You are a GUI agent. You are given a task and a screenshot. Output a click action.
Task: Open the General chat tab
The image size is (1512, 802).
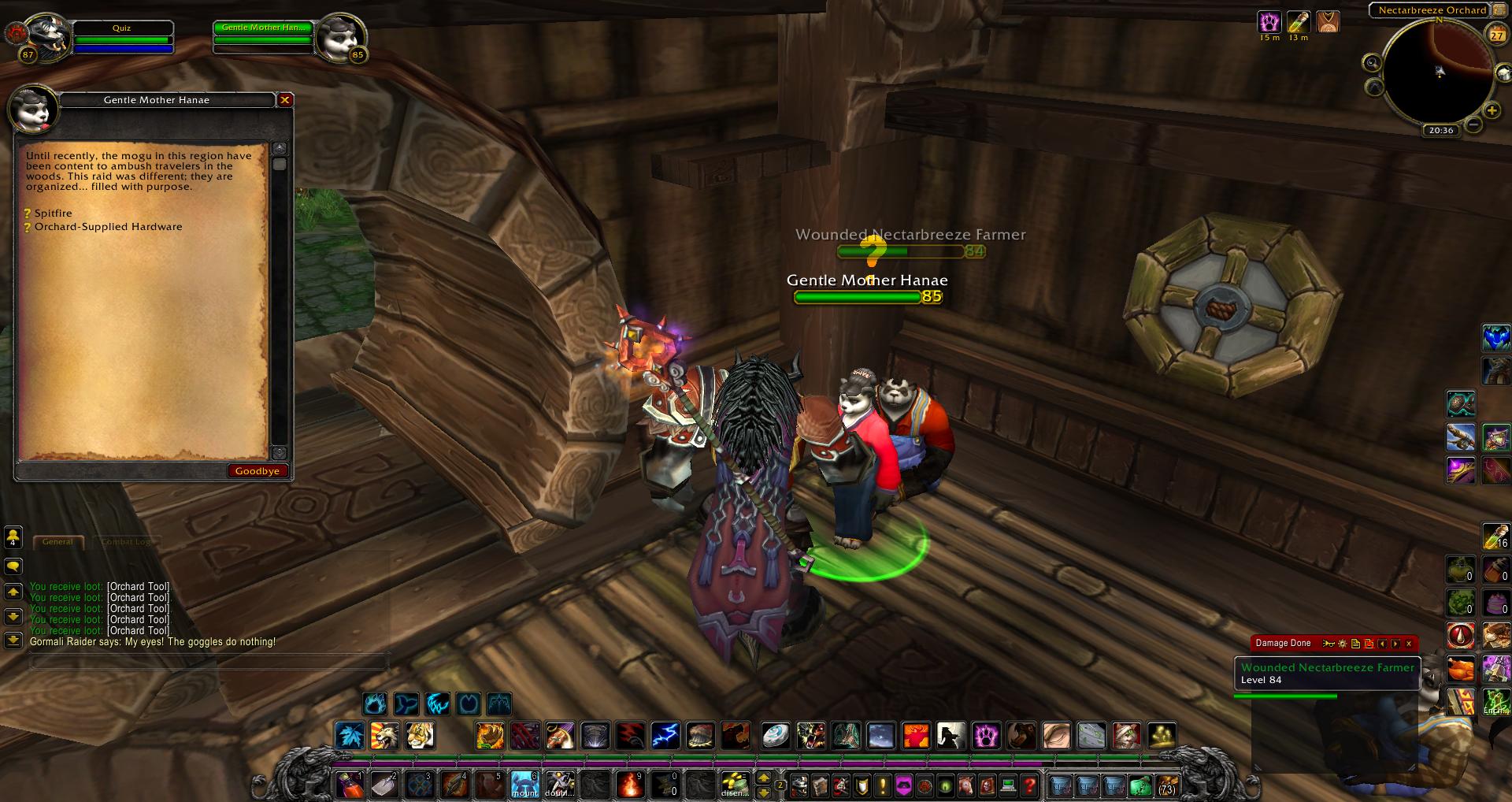(57, 542)
